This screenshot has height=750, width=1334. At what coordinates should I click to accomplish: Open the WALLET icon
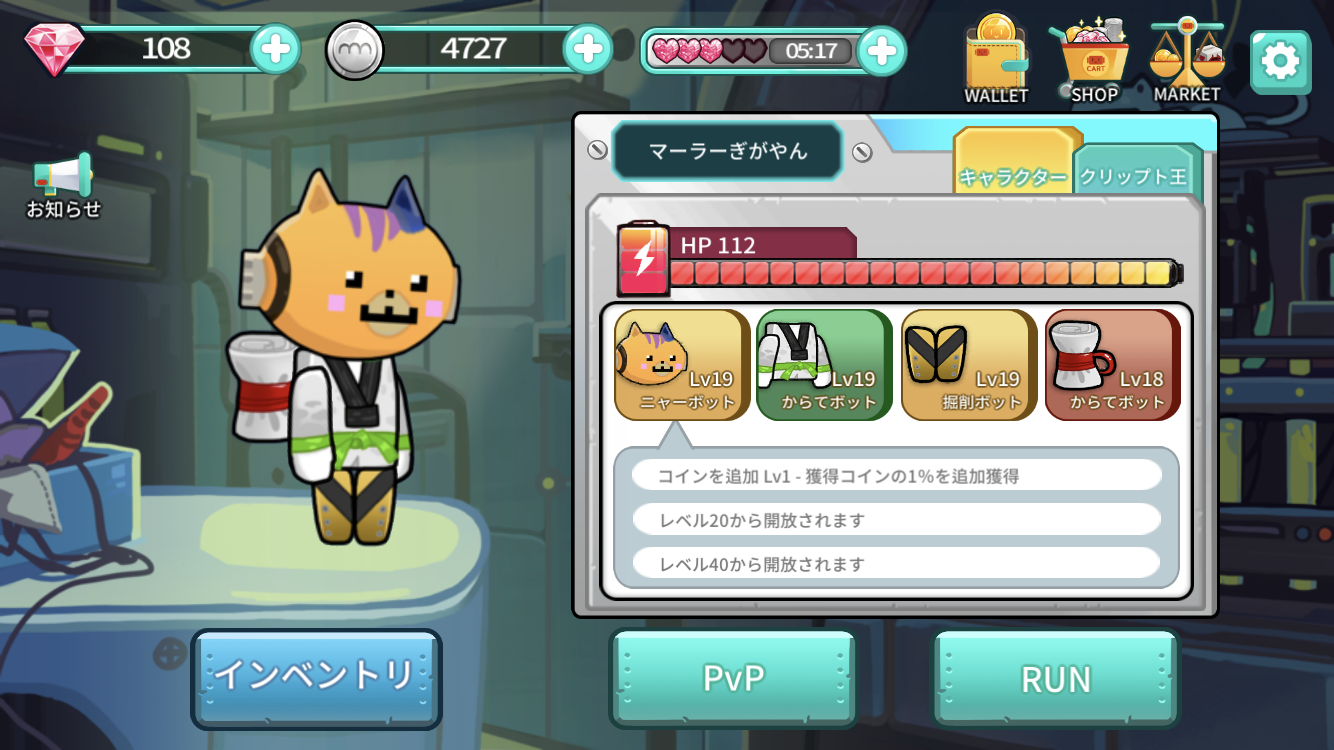click(996, 60)
